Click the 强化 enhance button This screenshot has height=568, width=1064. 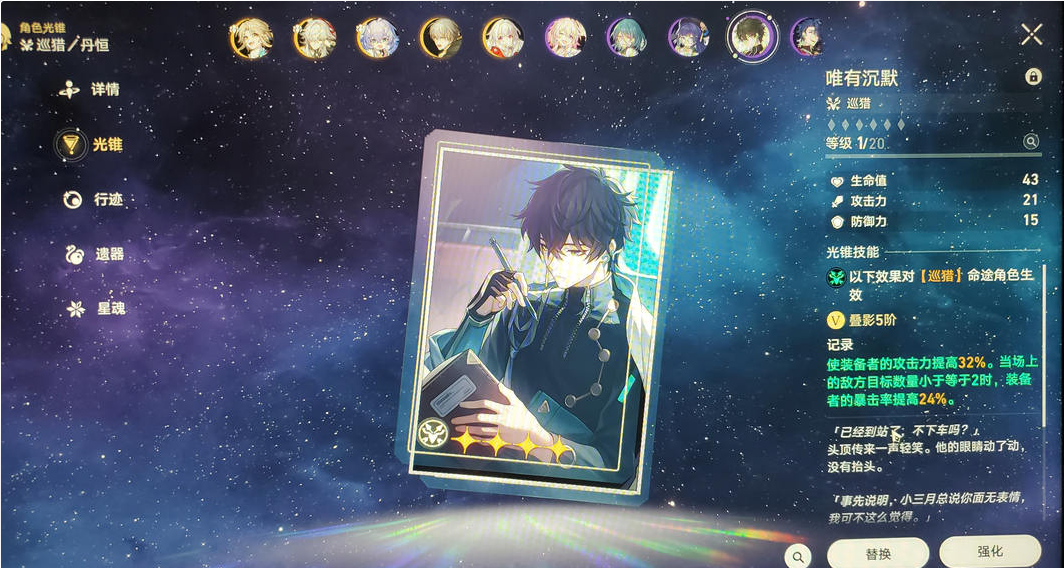point(989,552)
